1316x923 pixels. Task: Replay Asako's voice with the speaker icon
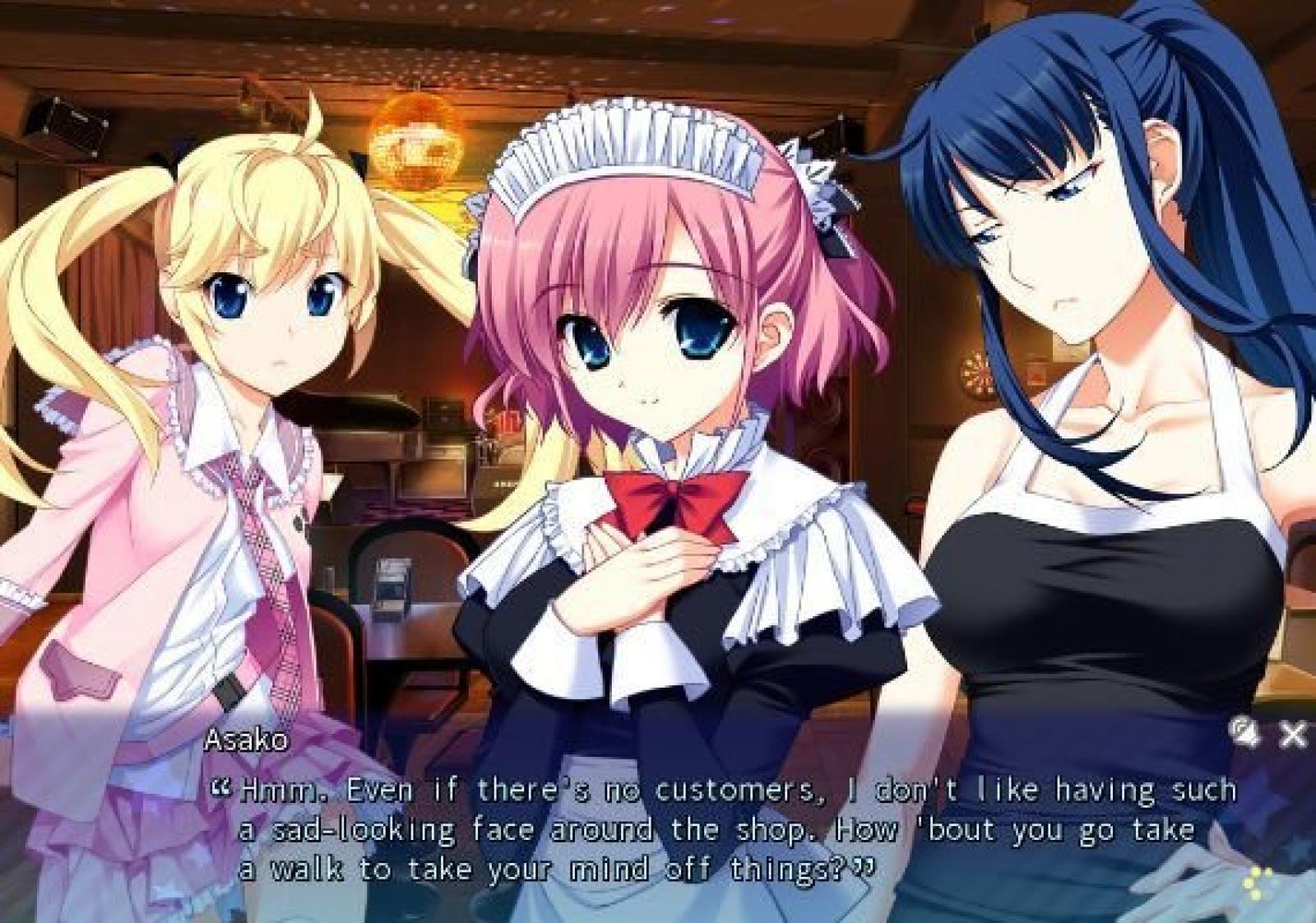[x=1244, y=732]
